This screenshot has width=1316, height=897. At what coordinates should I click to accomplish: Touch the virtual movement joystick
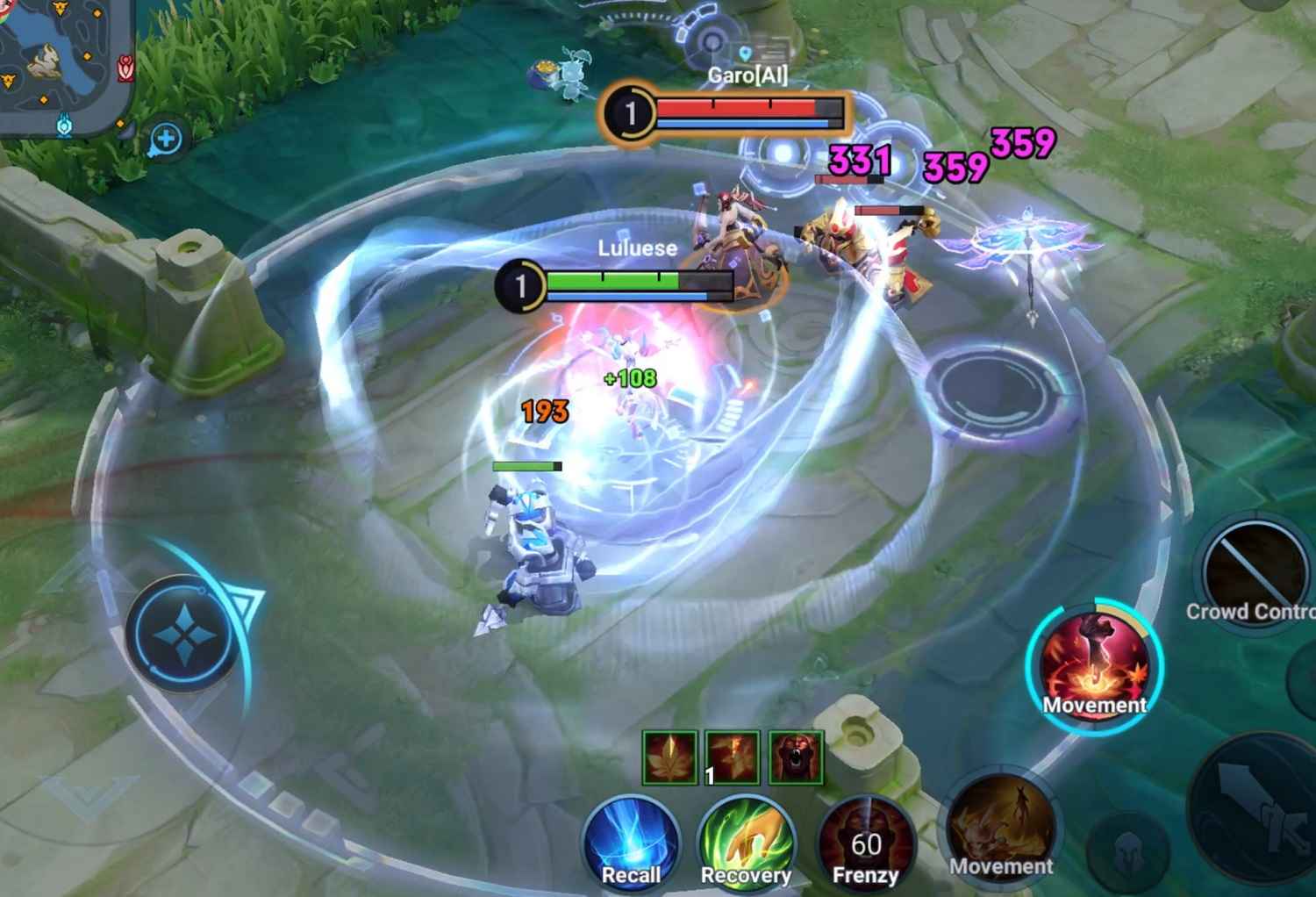point(182,632)
